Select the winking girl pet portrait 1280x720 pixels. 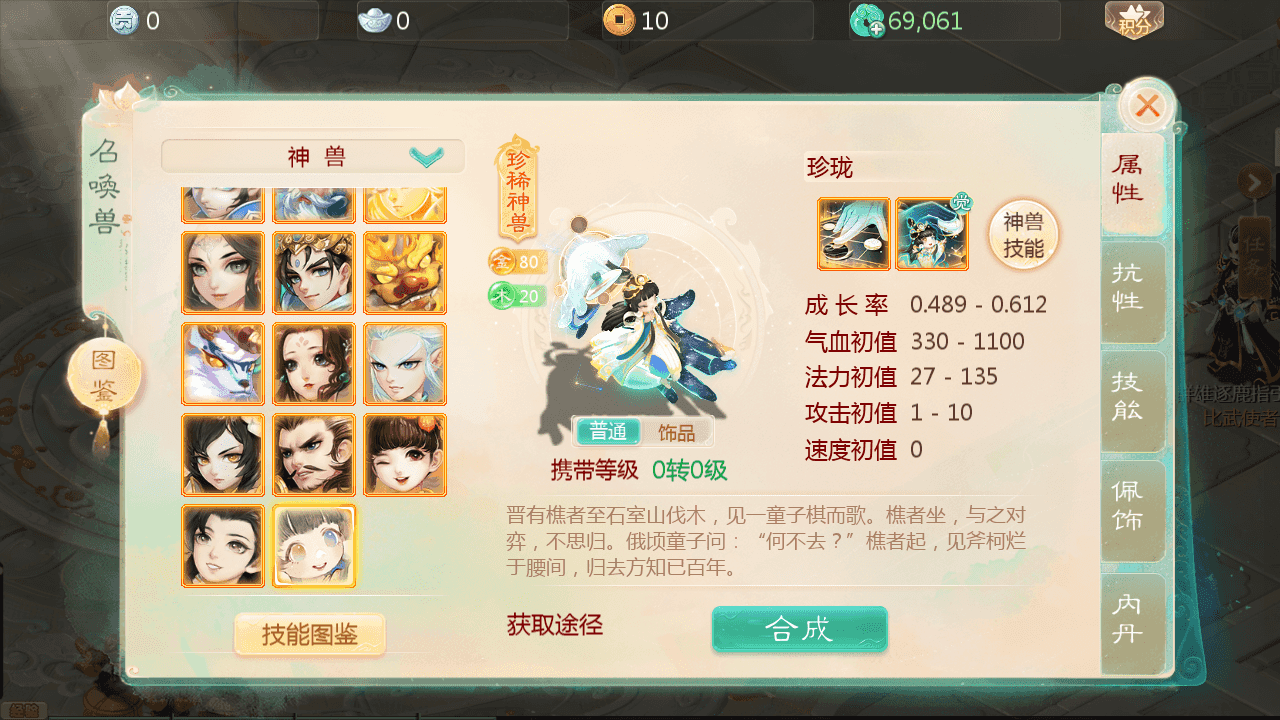[405, 455]
